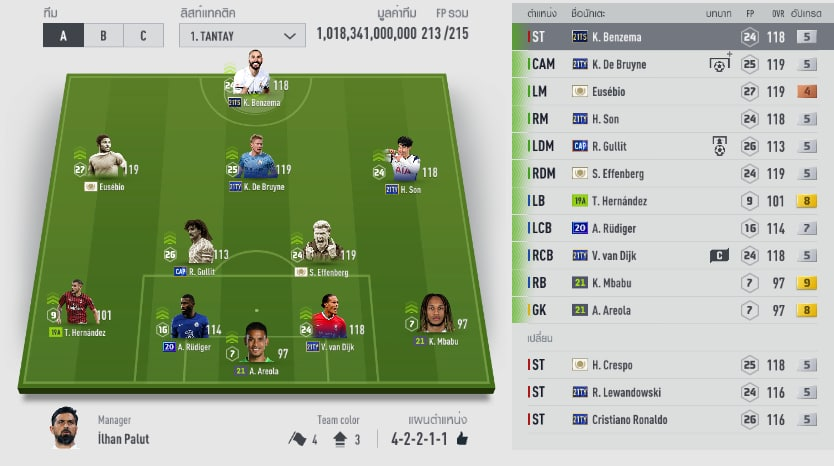Select K. Mbabu's card on the pitch

pyautogui.click(x=435, y=314)
